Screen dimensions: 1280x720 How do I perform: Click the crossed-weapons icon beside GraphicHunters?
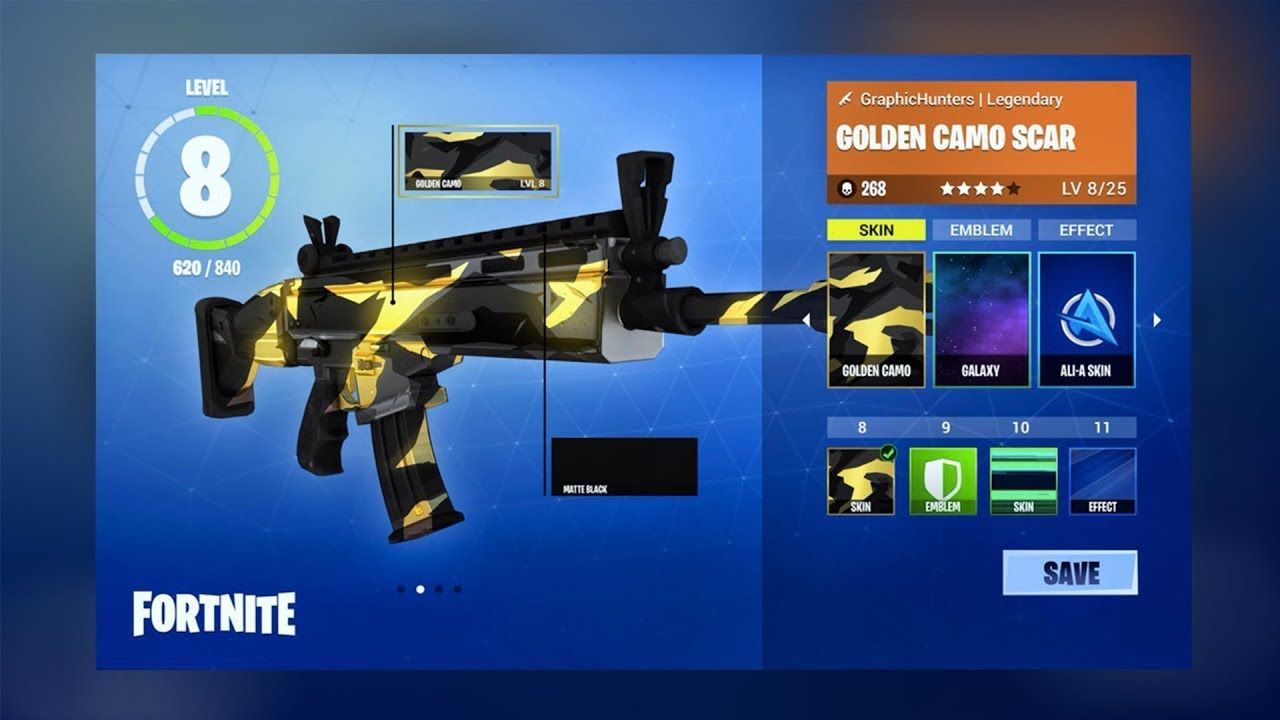[x=845, y=99]
